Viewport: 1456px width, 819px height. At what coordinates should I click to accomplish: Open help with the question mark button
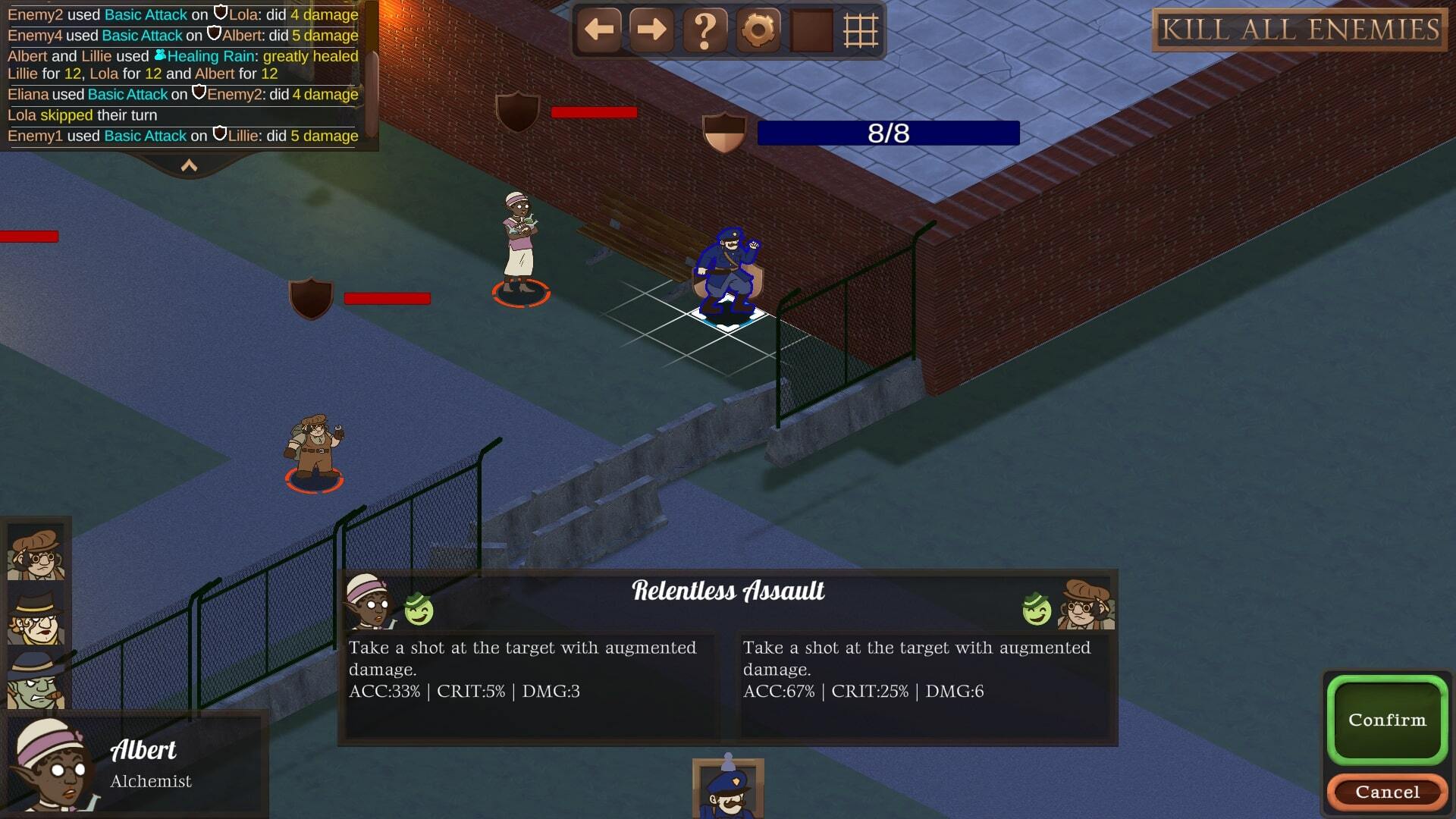(704, 30)
